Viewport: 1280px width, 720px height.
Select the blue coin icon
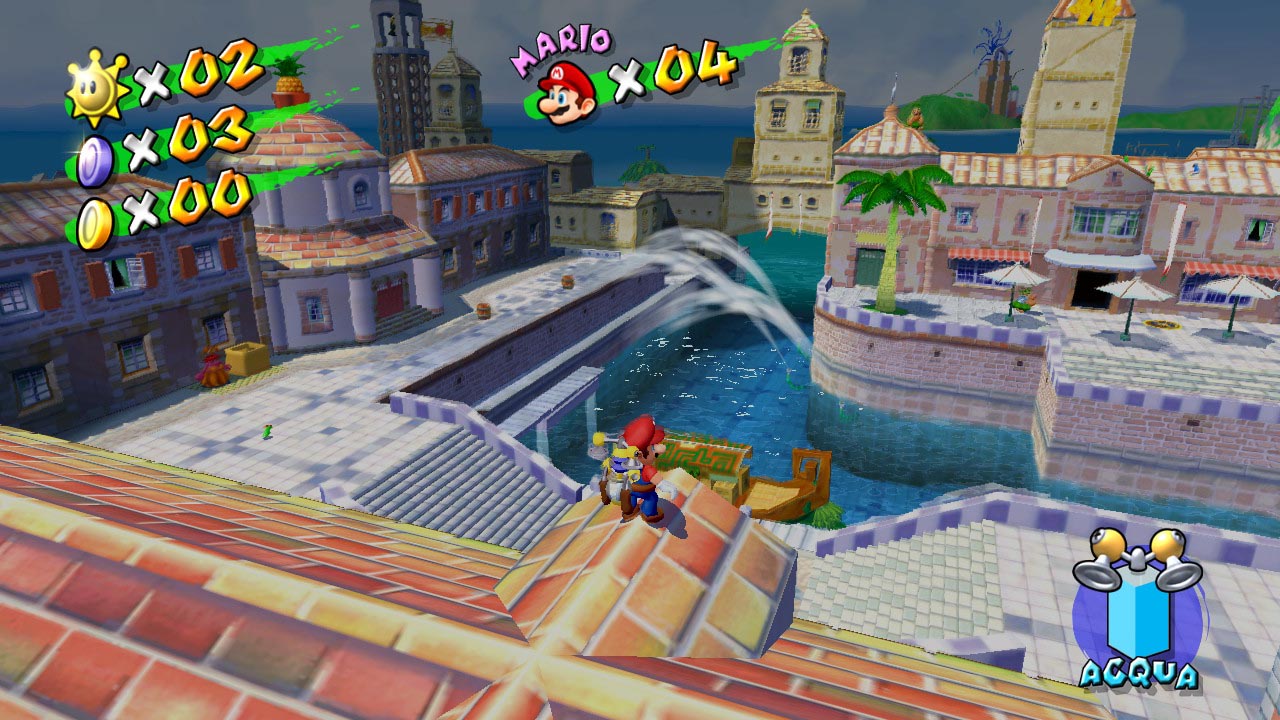pyautogui.click(x=95, y=160)
